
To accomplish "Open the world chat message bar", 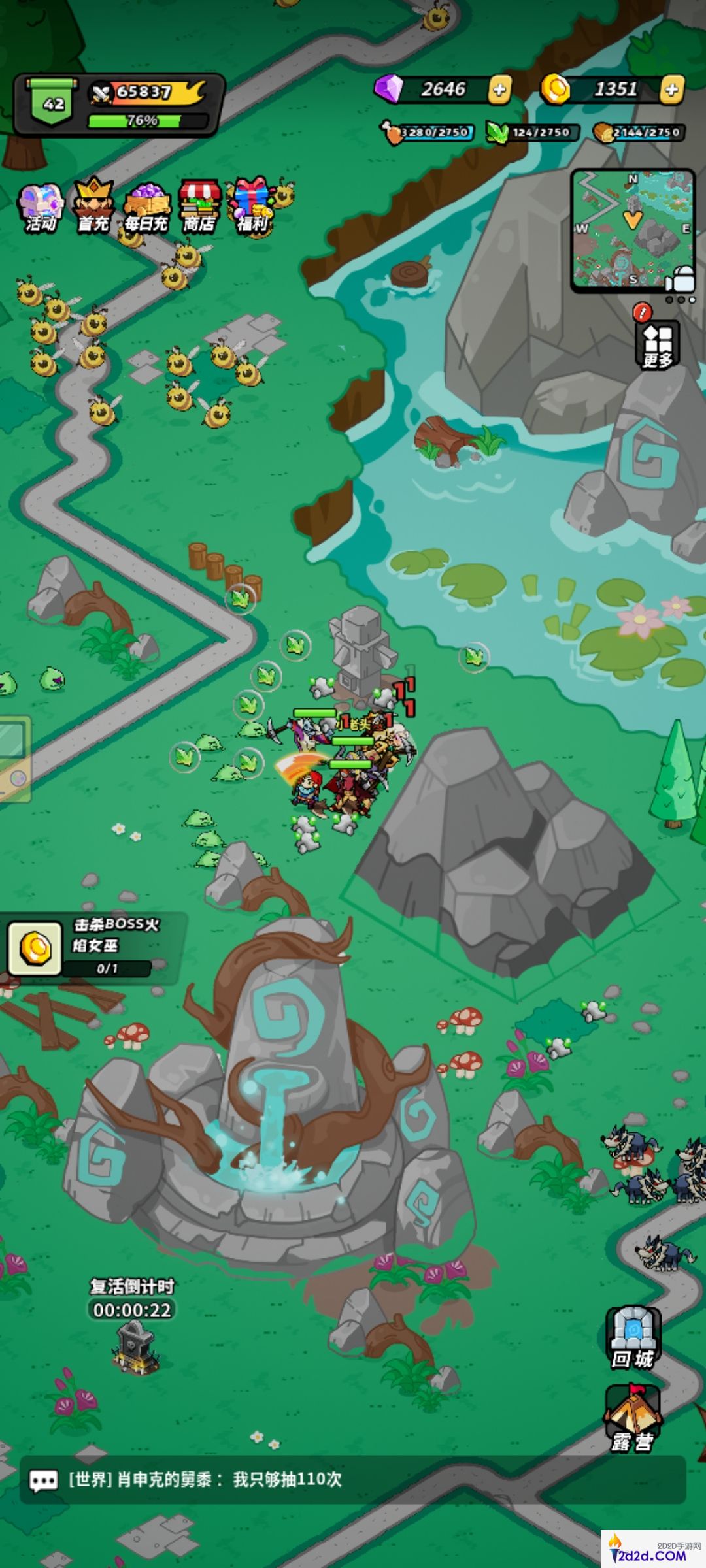I will tap(353, 1480).
